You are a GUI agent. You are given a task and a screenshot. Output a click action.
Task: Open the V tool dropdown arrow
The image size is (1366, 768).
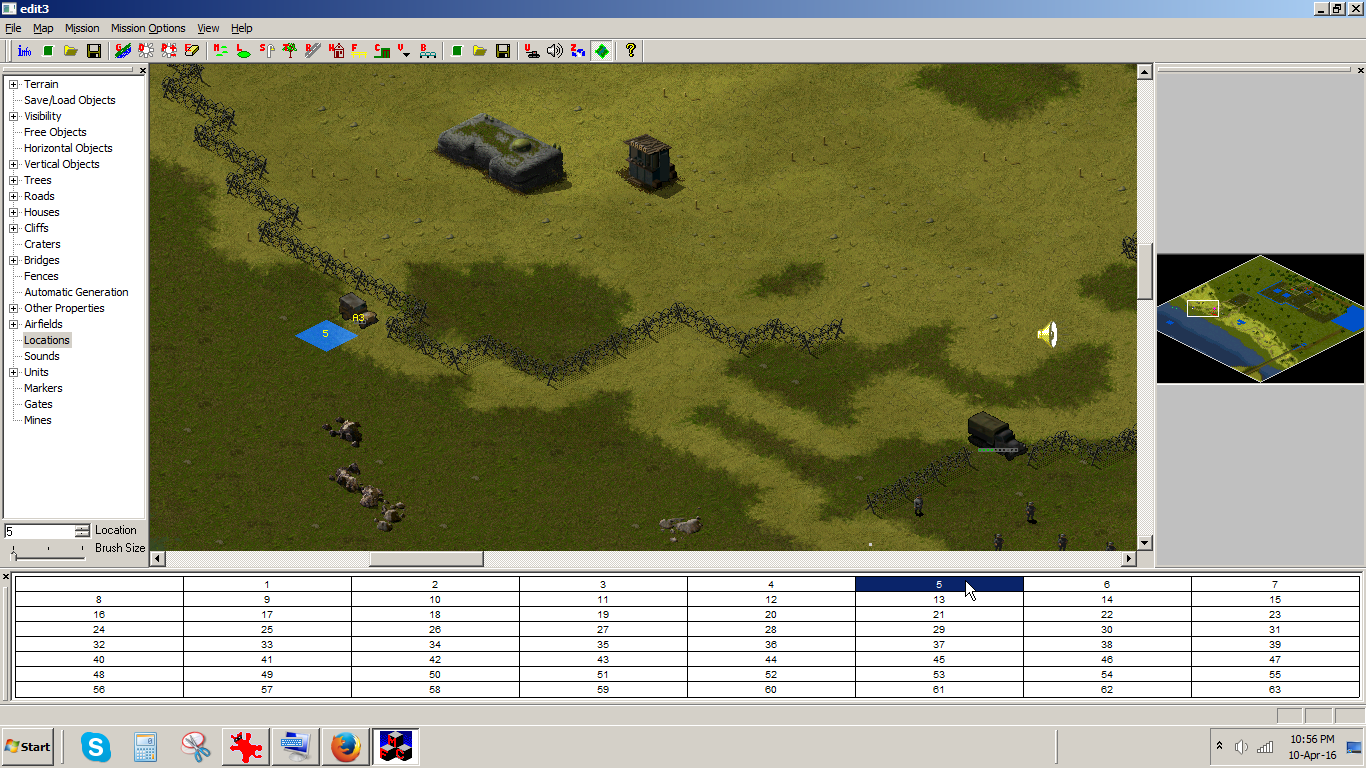407,55
